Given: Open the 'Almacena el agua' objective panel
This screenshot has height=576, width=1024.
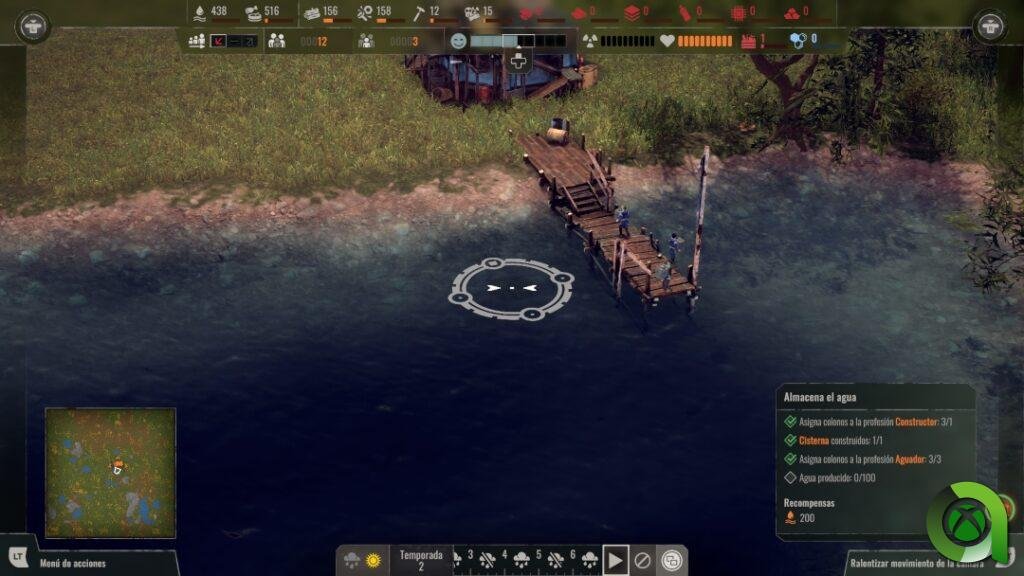Looking at the screenshot, I should [875, 397].
